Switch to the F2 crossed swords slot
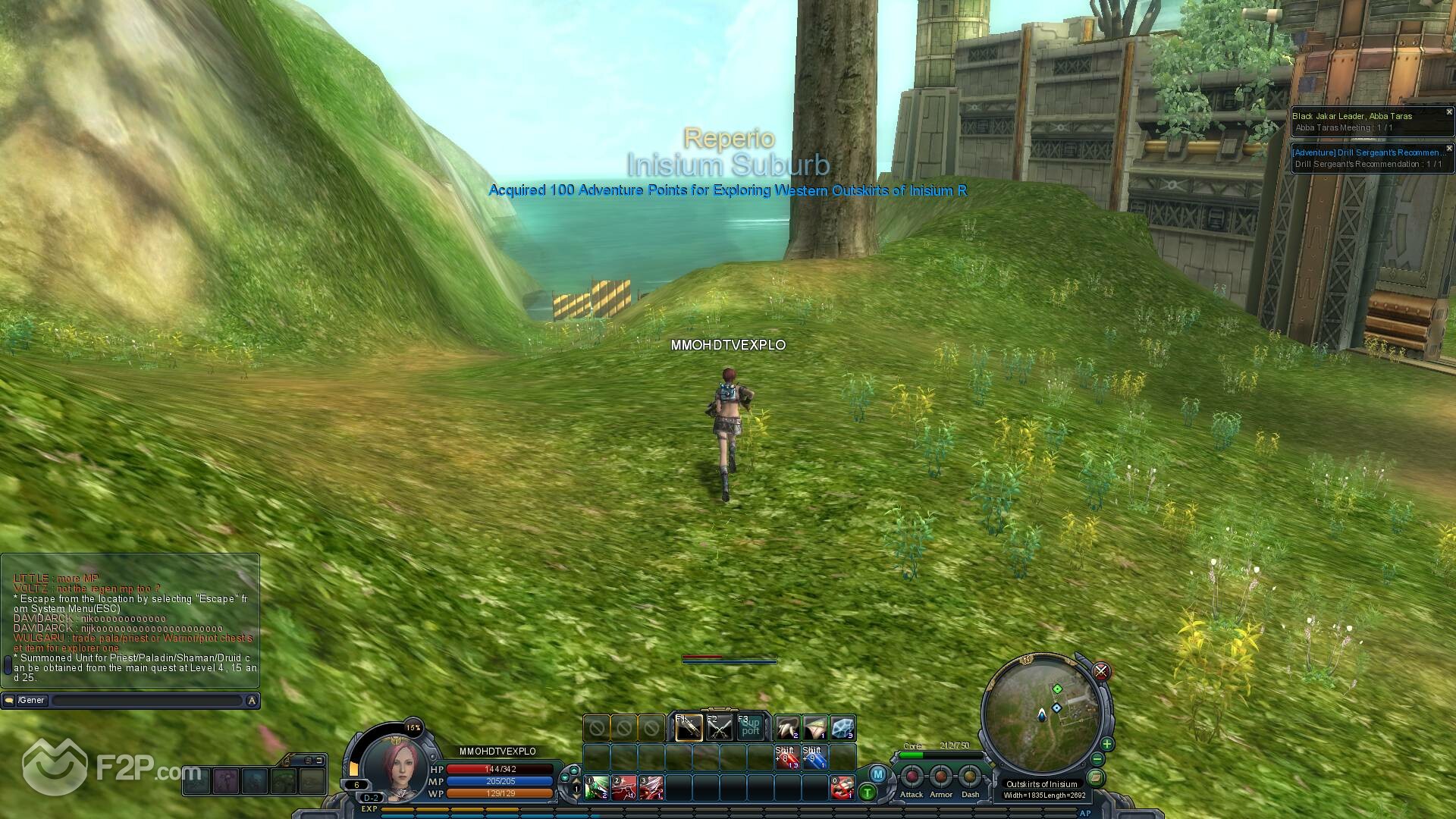Image resolution: width=1456 pixels, height=819 pixels. click(719, 729)
